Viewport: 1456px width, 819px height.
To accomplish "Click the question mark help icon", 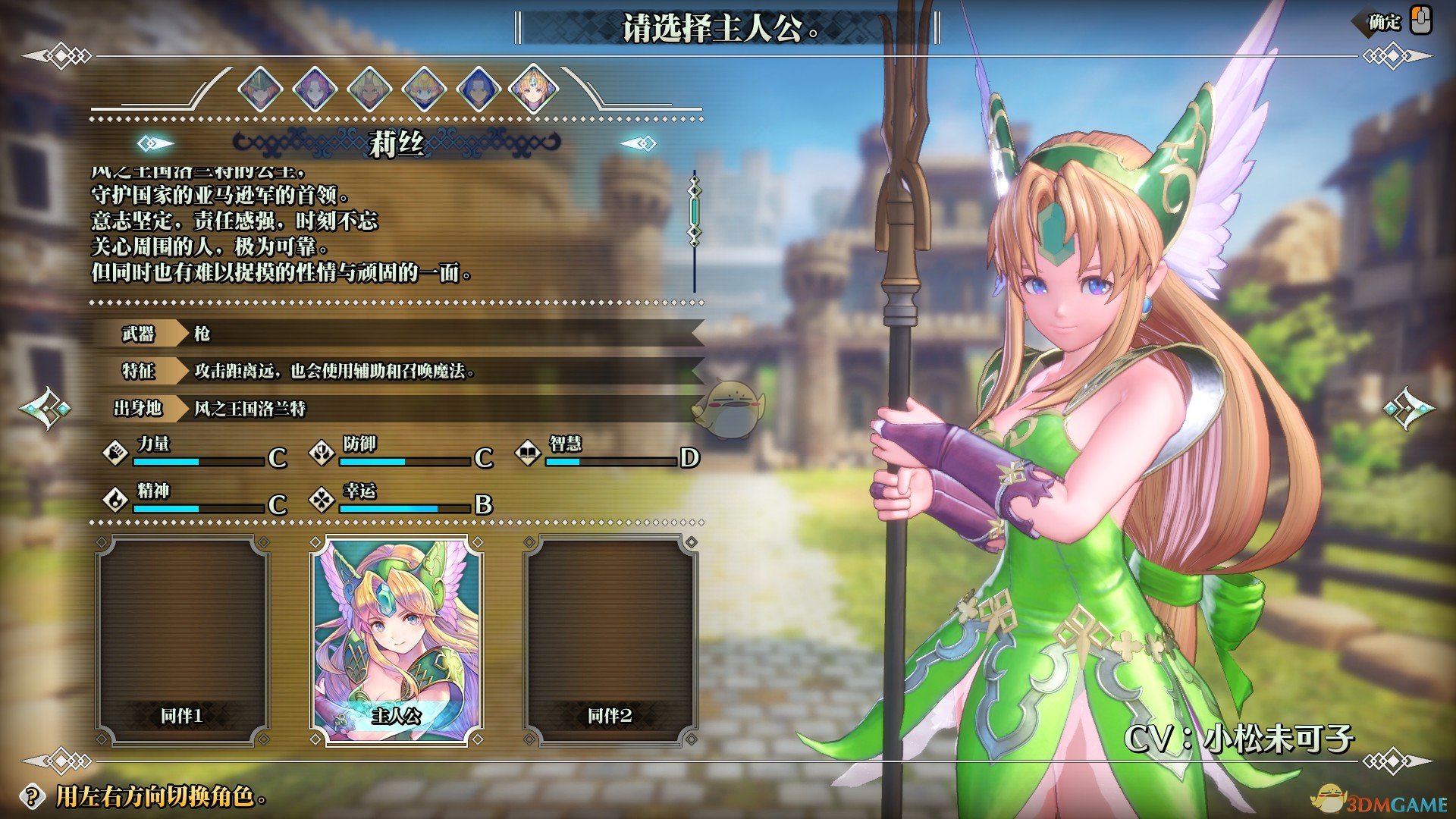I will coord(32,796).
